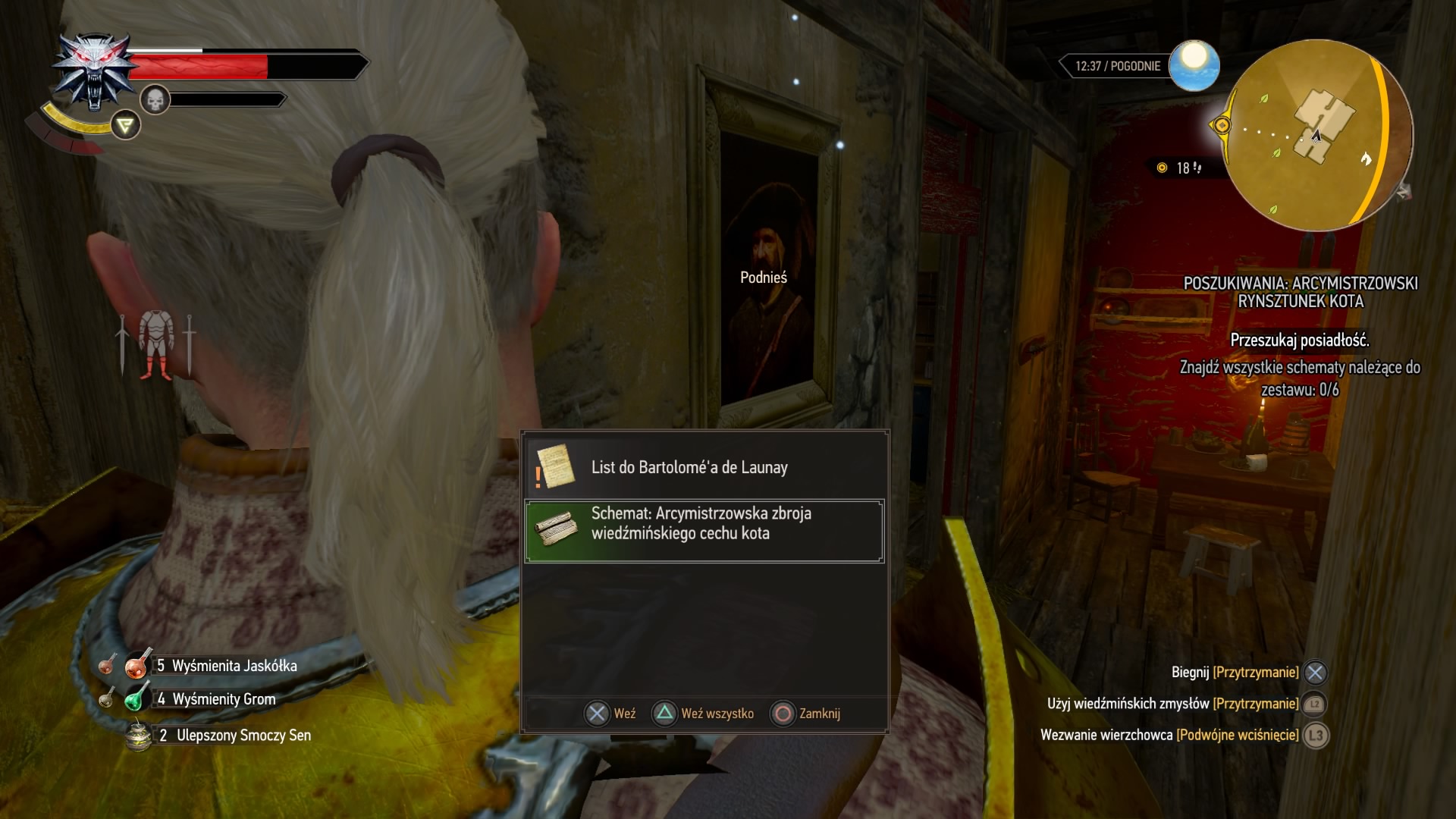Click the active sign icon below medallion

[126, 125]
